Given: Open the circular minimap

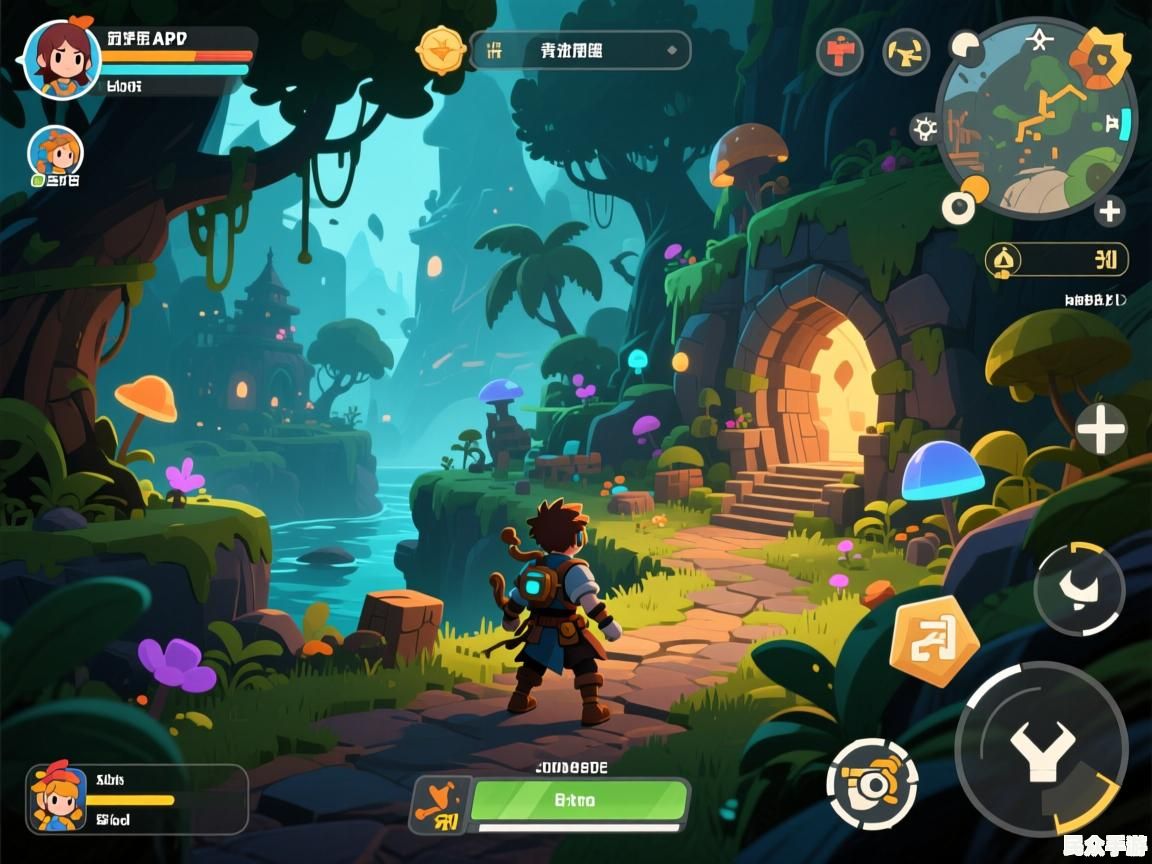Looking at the screenshot, I should tap(1035, 118).
